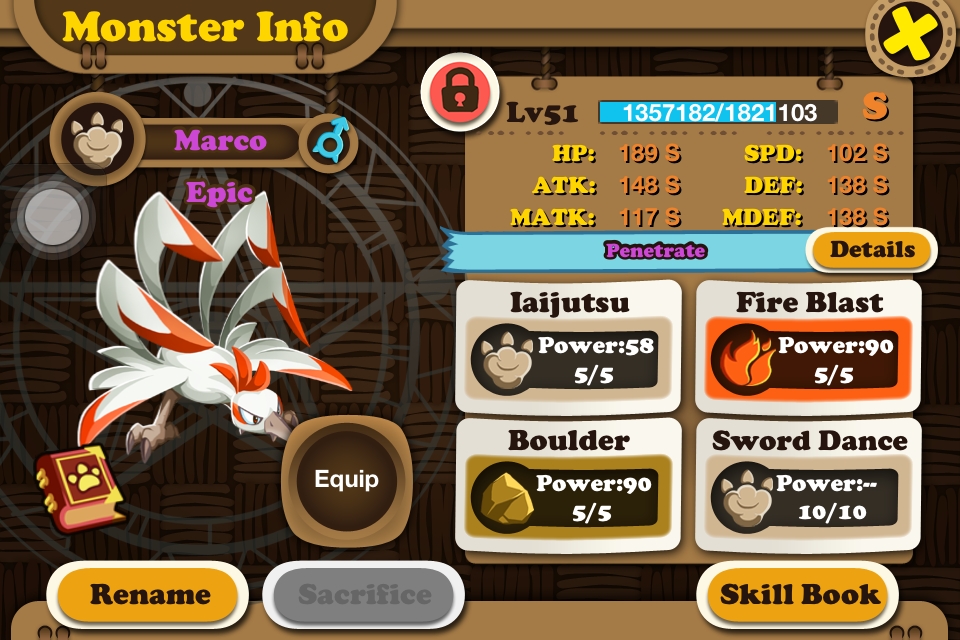960x640 pixels.
Task: Click the greyed-out Sacrifice button
Action: [x=364, y=594]
